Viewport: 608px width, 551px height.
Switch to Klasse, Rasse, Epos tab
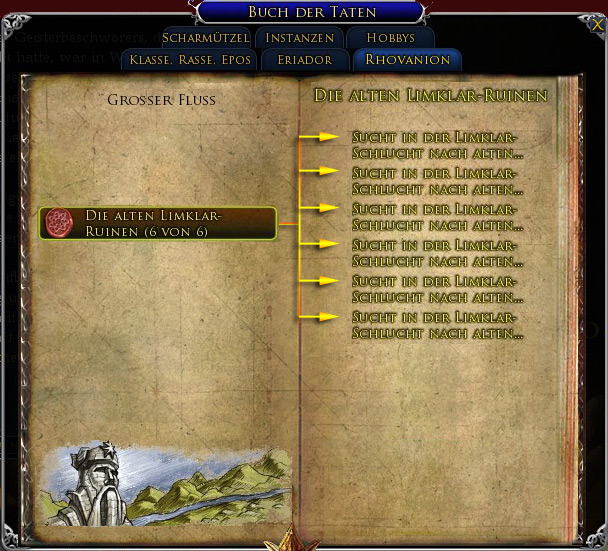pyautogui.click(x=190, y=60)
